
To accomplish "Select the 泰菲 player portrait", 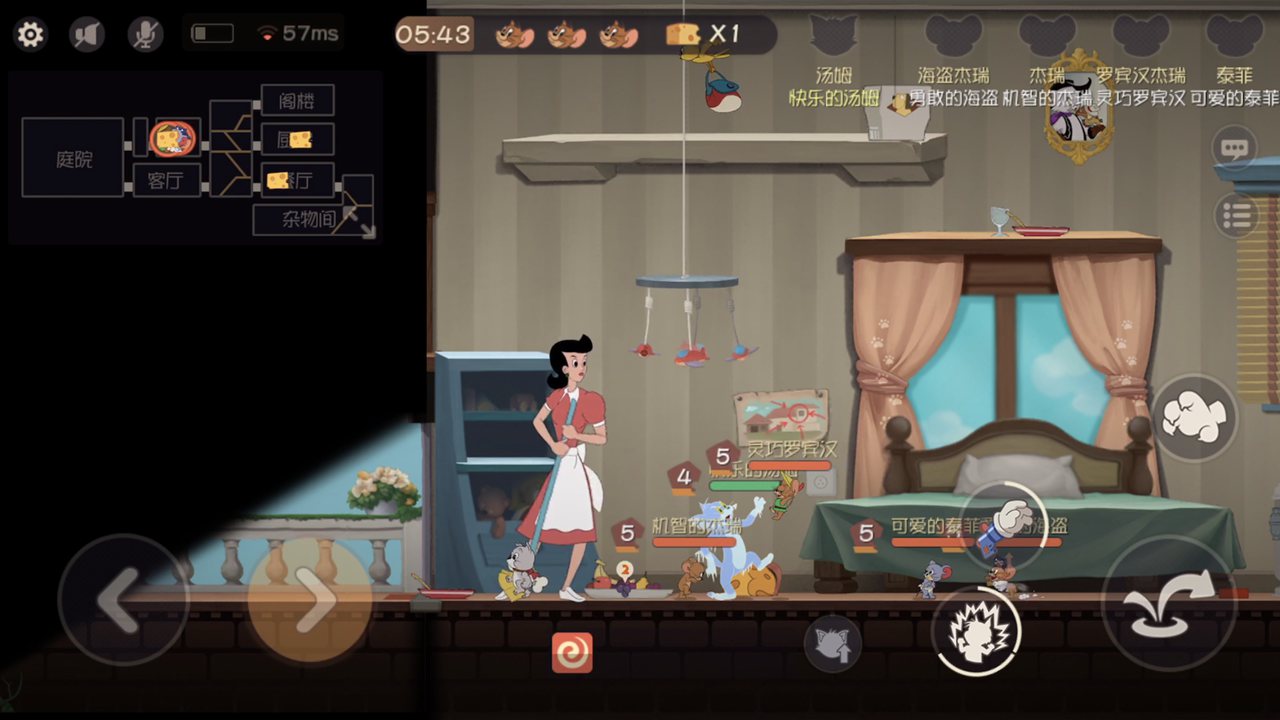I will (1235, 36).
